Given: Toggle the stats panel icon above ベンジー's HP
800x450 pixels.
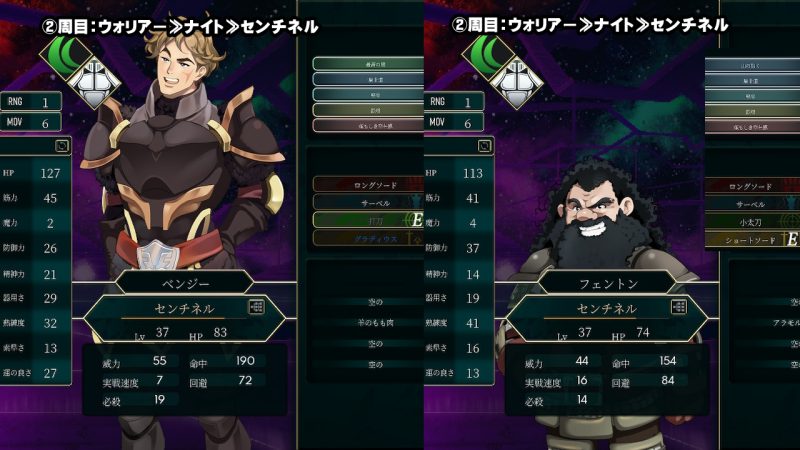Looking at the screenshot, I should point(63,145).
